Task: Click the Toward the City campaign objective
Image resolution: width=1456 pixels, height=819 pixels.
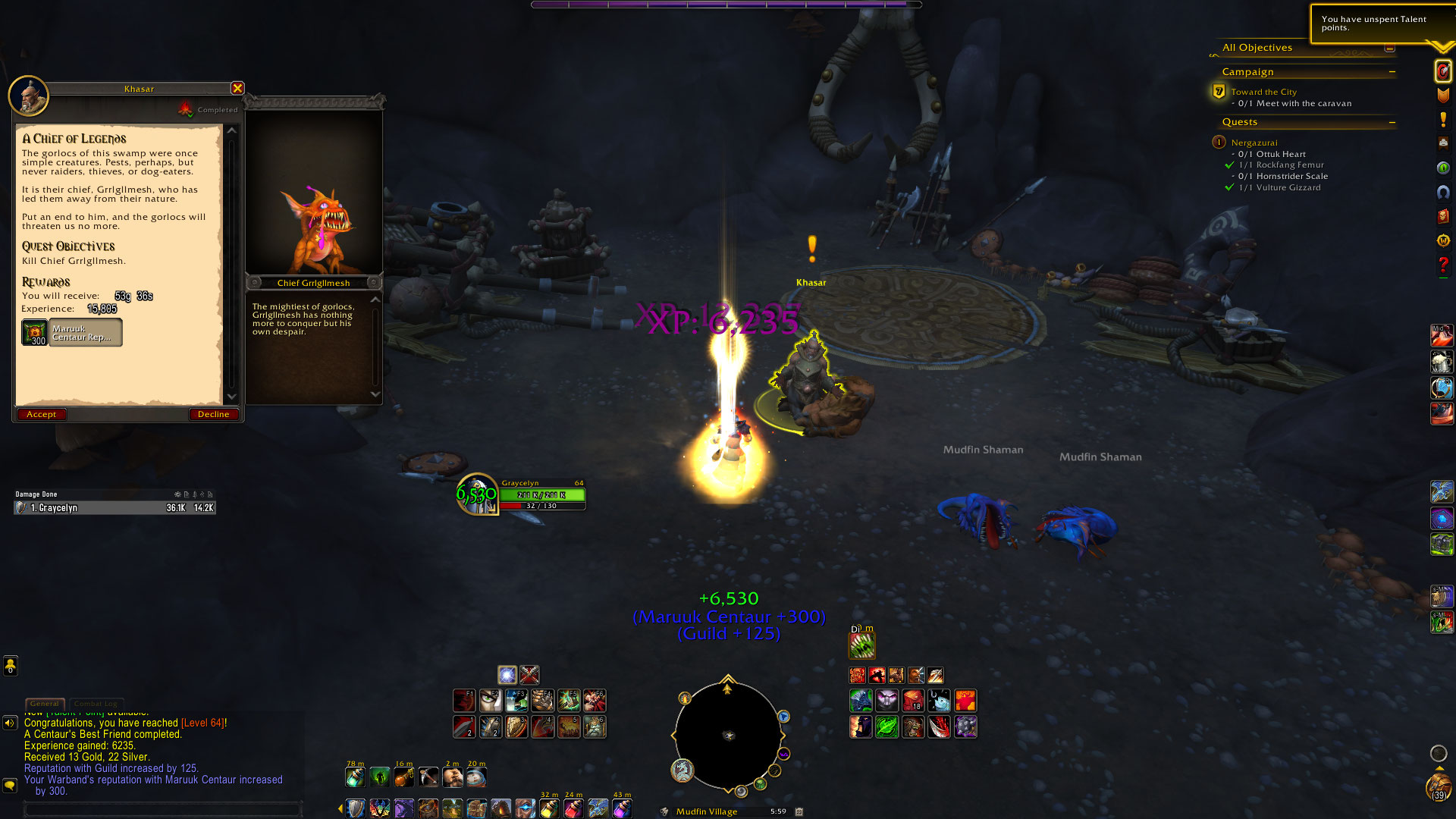Action: click(x=1263, y=92)
